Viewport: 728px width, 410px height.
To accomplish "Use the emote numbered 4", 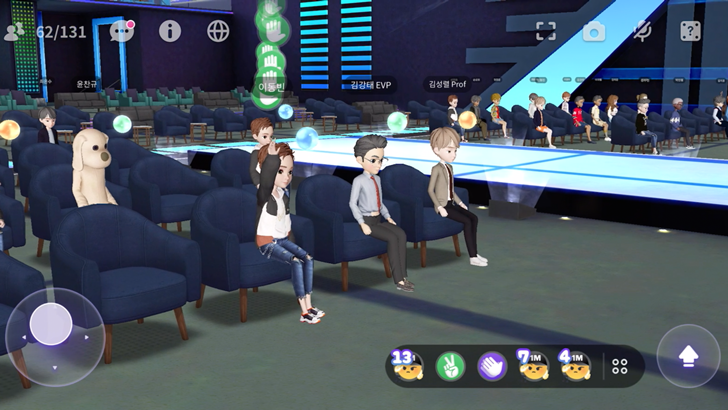I will tap(575, 366).
